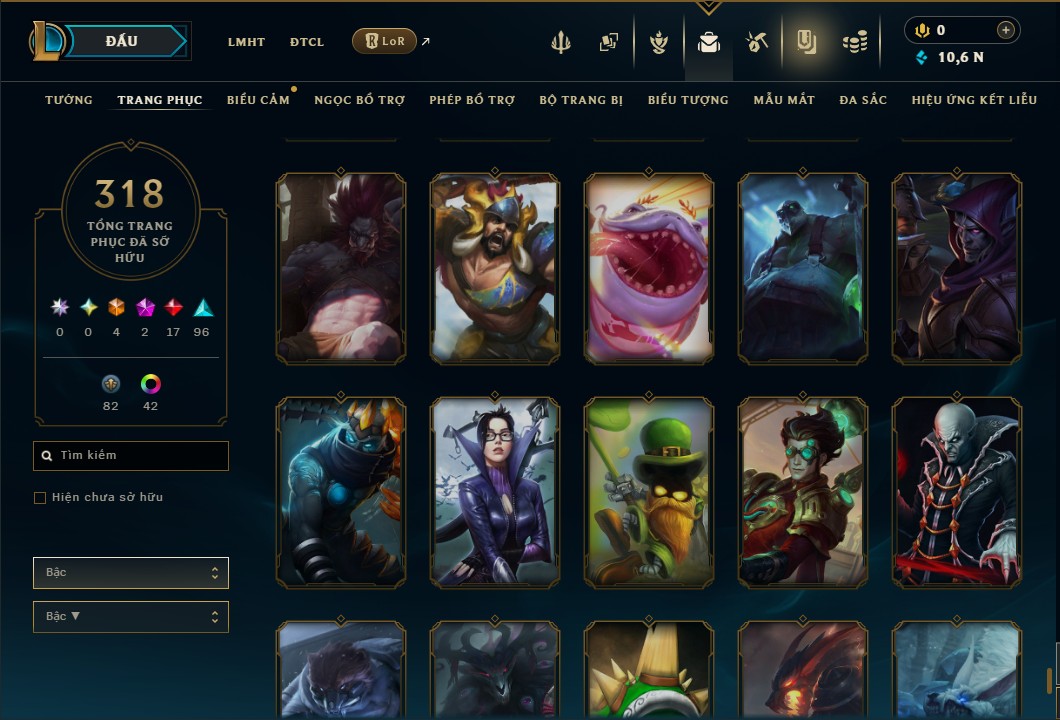This screenshot has height=720, width=1060.
Task: Add currency with the plus button
Action: point(1005,30)
